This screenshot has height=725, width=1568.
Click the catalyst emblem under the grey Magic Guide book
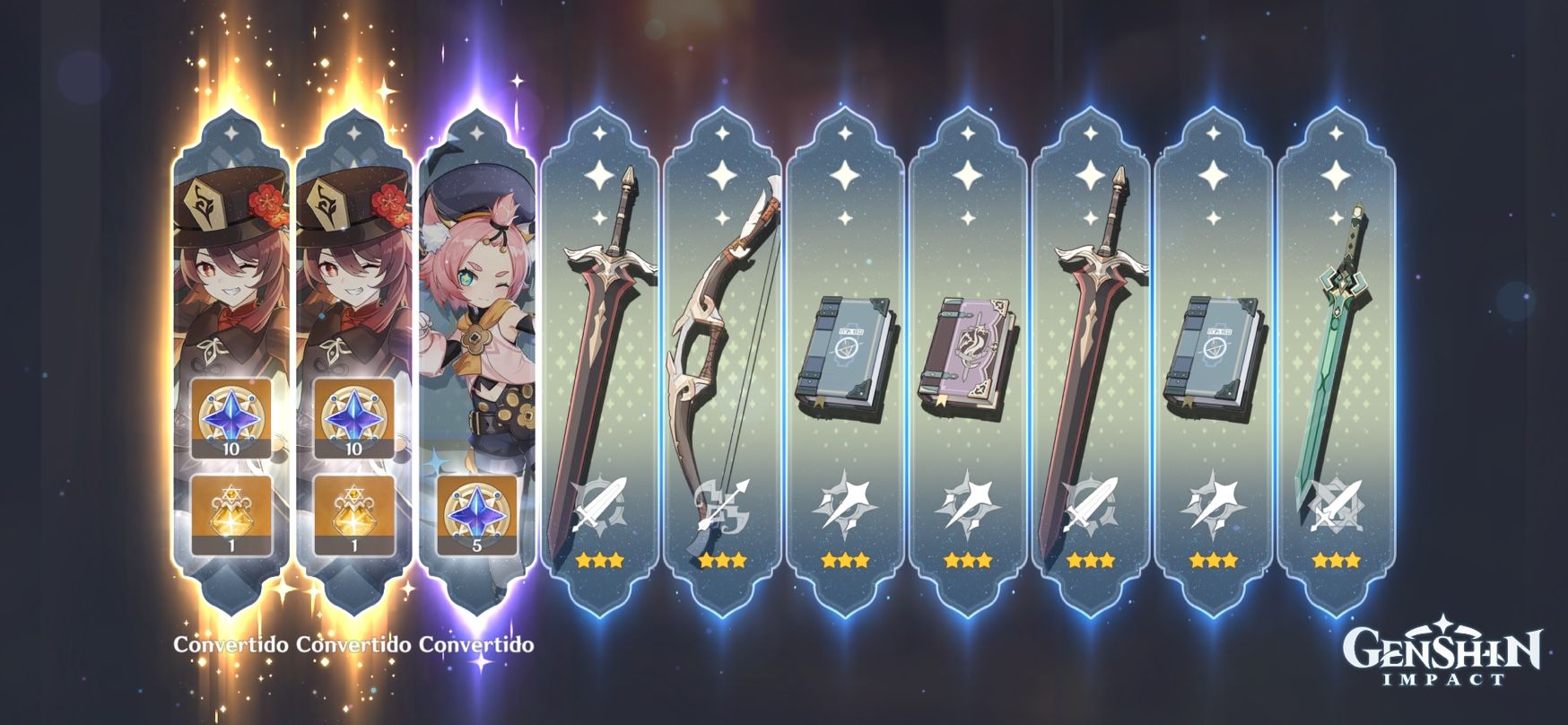pos(847,505)
